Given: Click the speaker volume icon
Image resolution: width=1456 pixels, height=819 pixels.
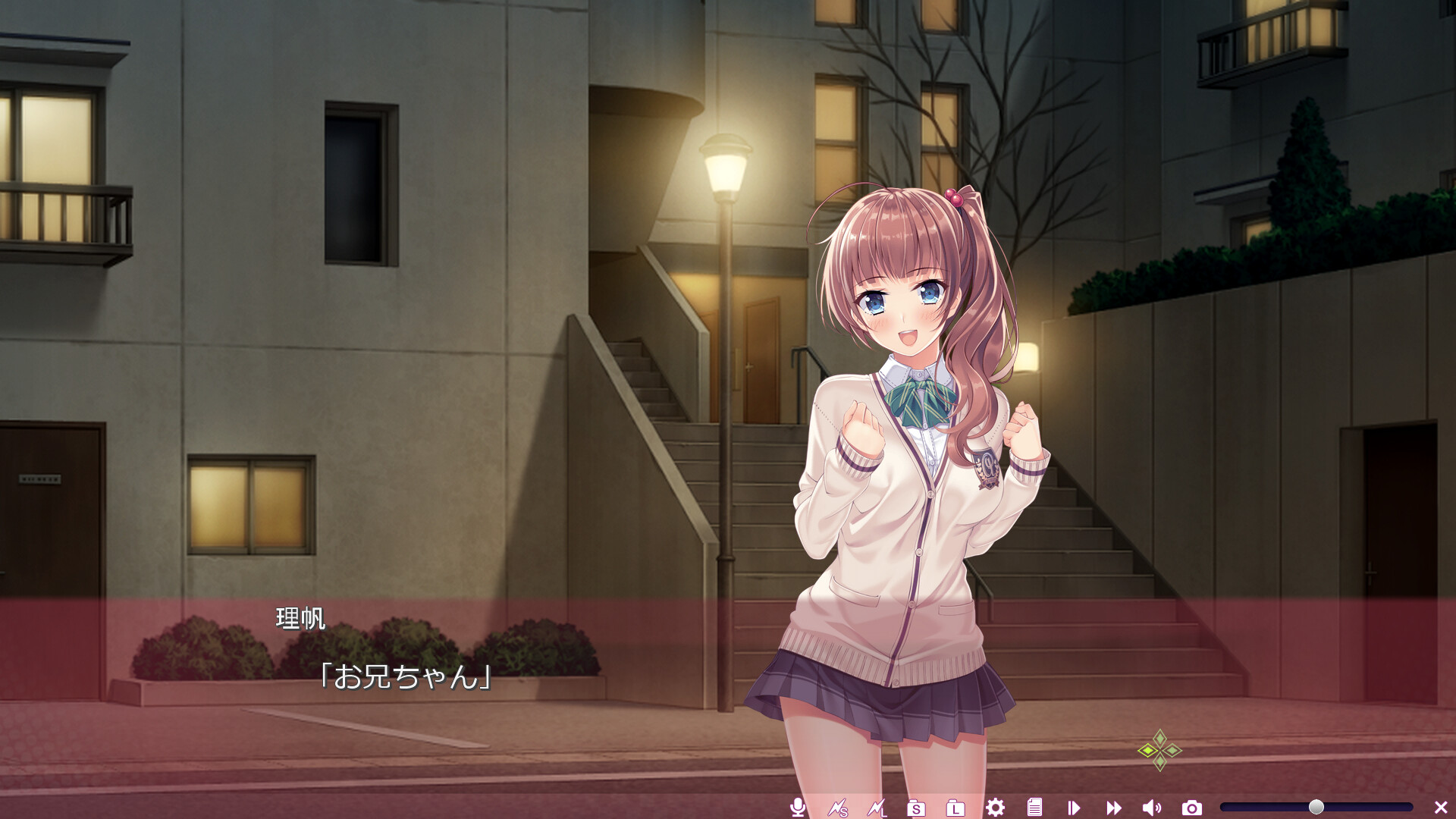Looking at the screenshot, I should (x=1152, y=808).
